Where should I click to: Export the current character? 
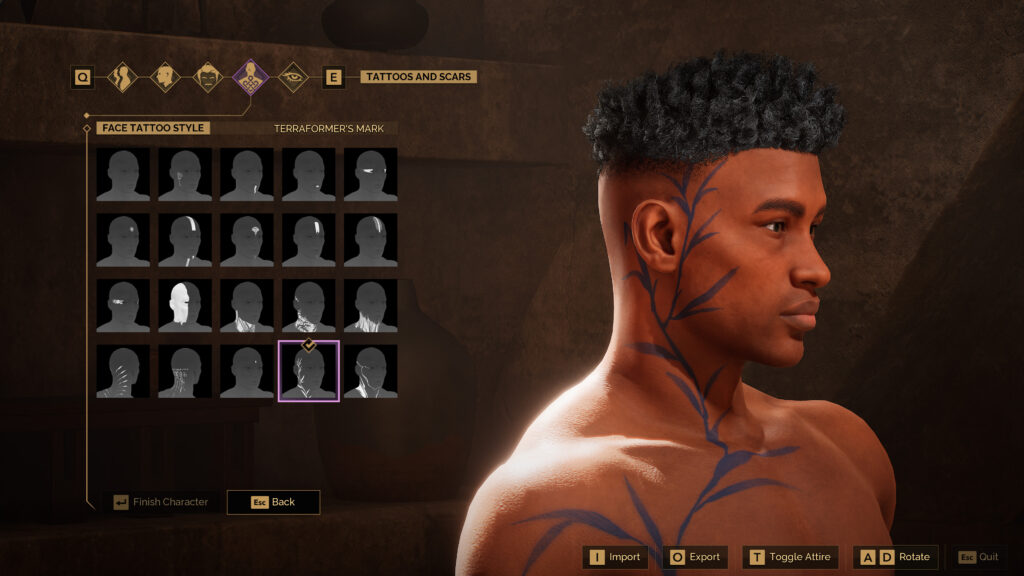[694, 557]
